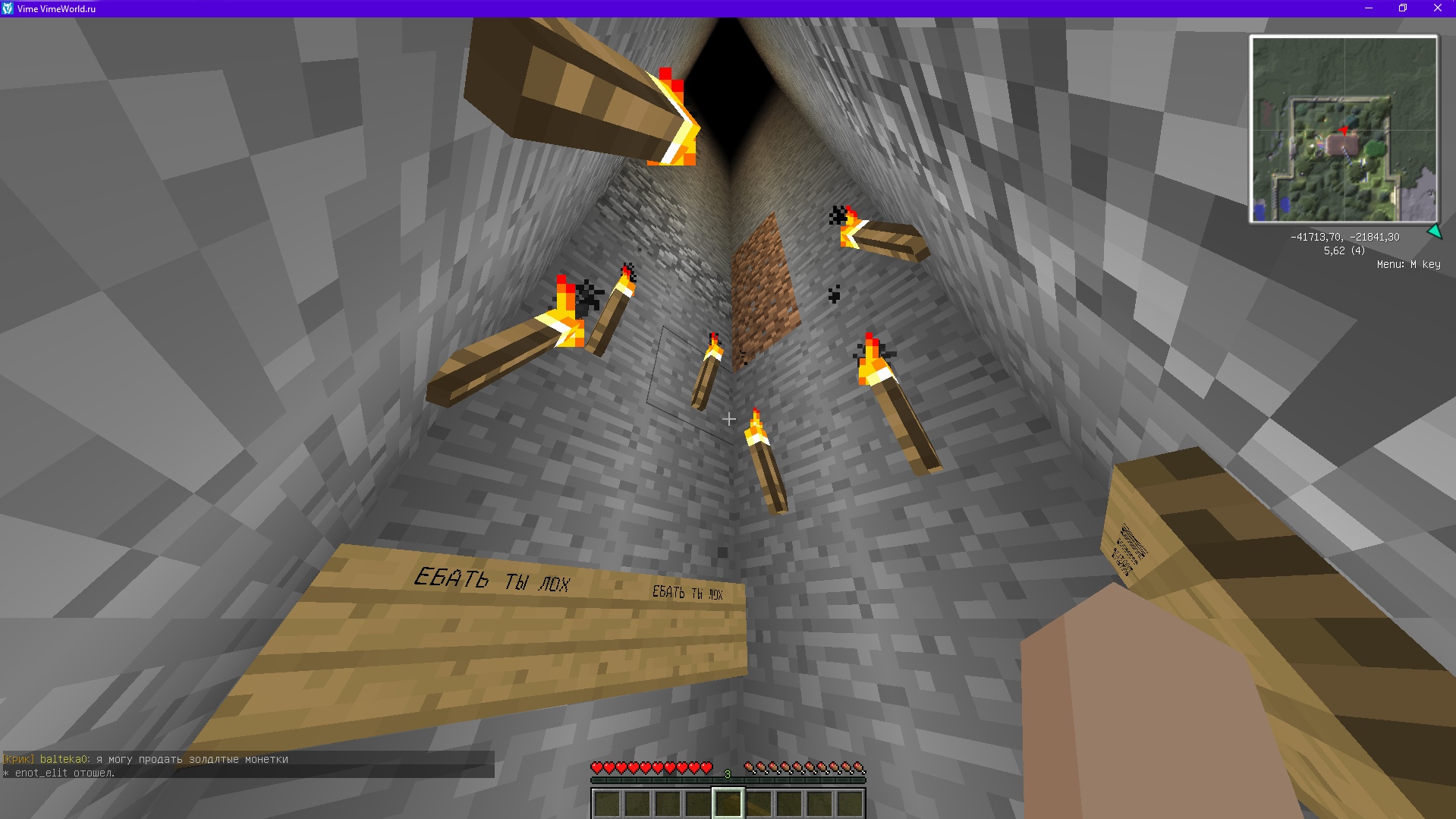This screenshot has height=819, width=1456.
Task: Select the highlighted hotbar slot
Action: (728, 803)
